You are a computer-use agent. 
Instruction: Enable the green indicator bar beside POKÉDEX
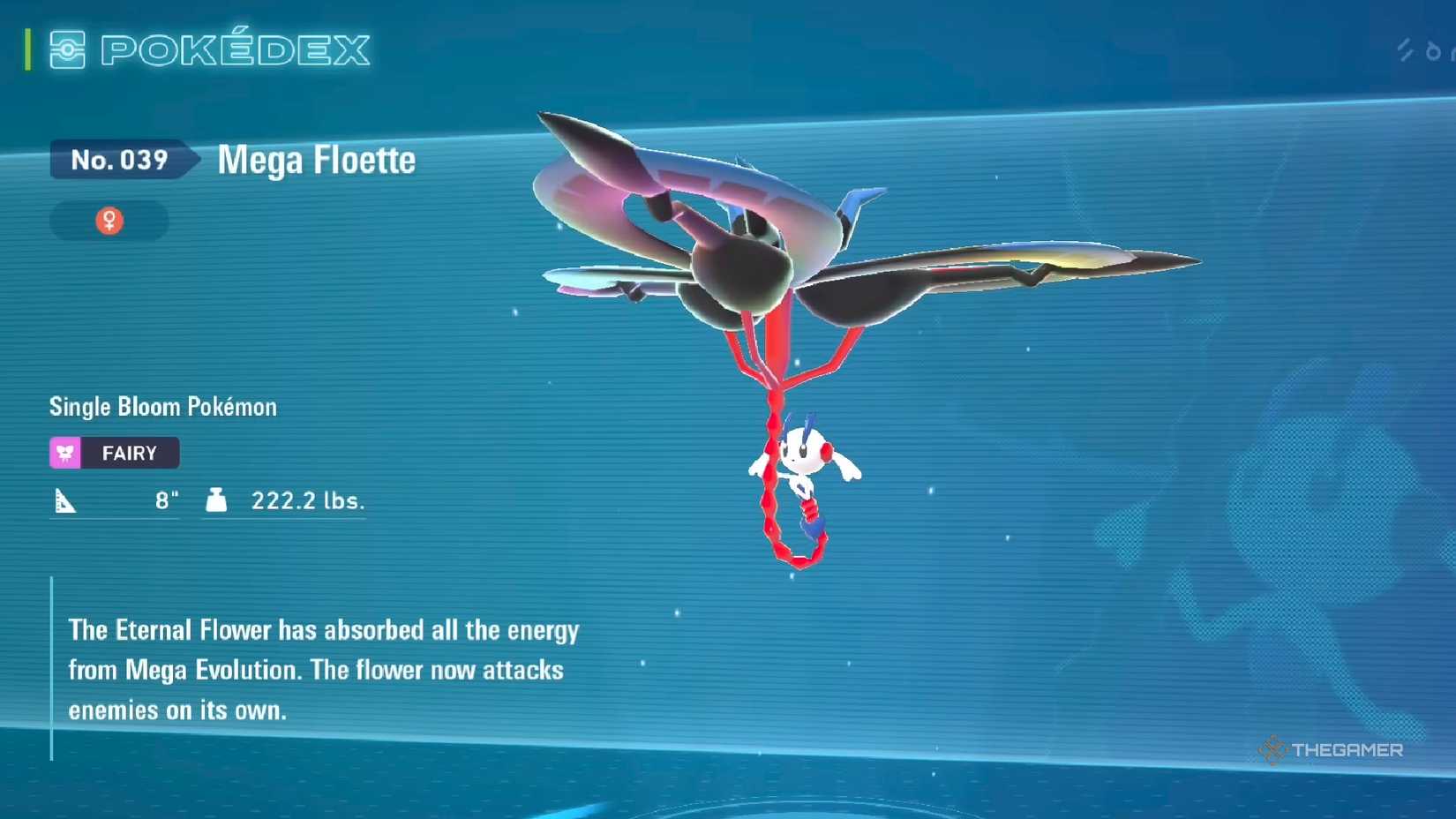29,50
